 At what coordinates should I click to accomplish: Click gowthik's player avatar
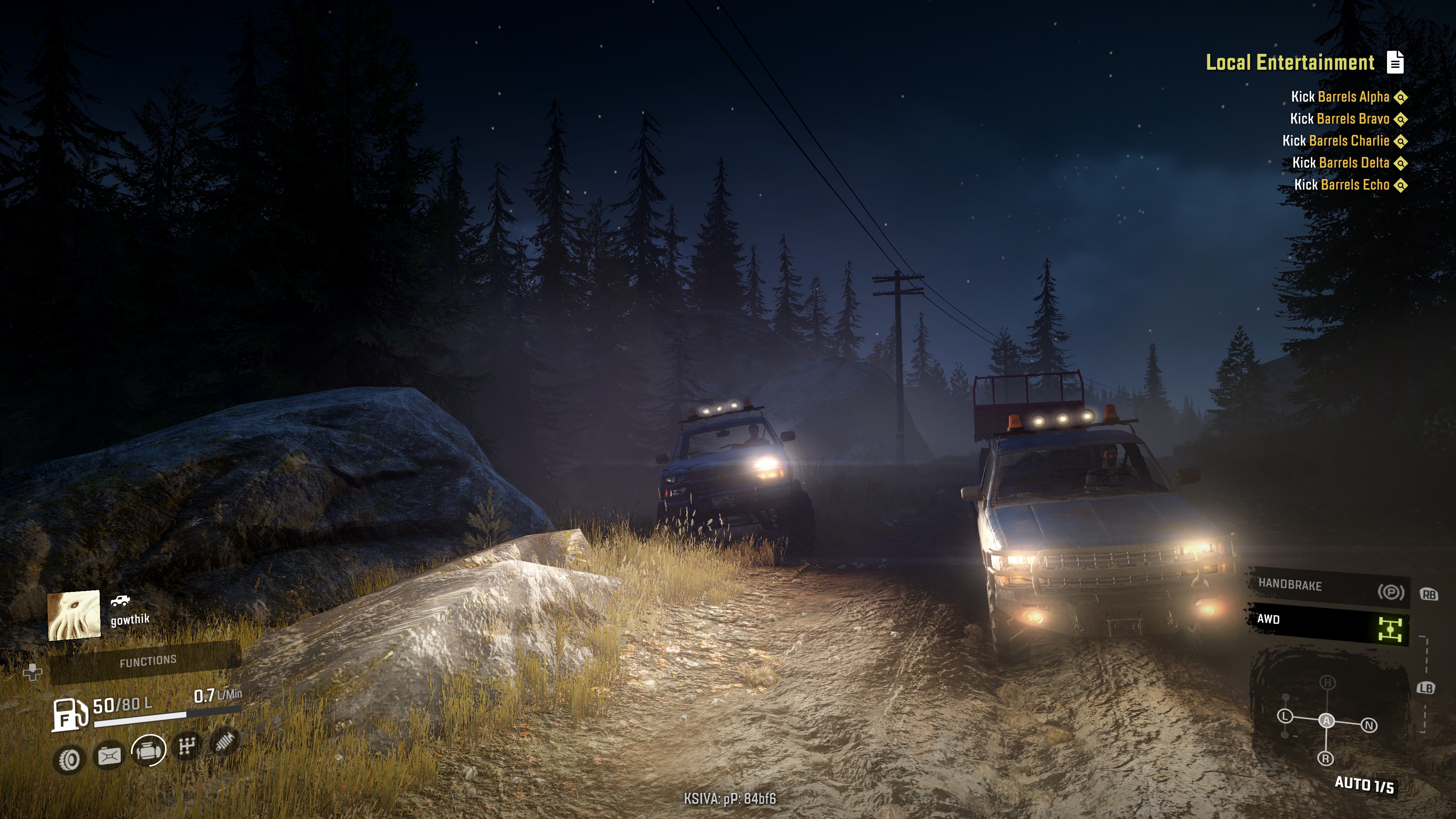[x=74, y=615]
